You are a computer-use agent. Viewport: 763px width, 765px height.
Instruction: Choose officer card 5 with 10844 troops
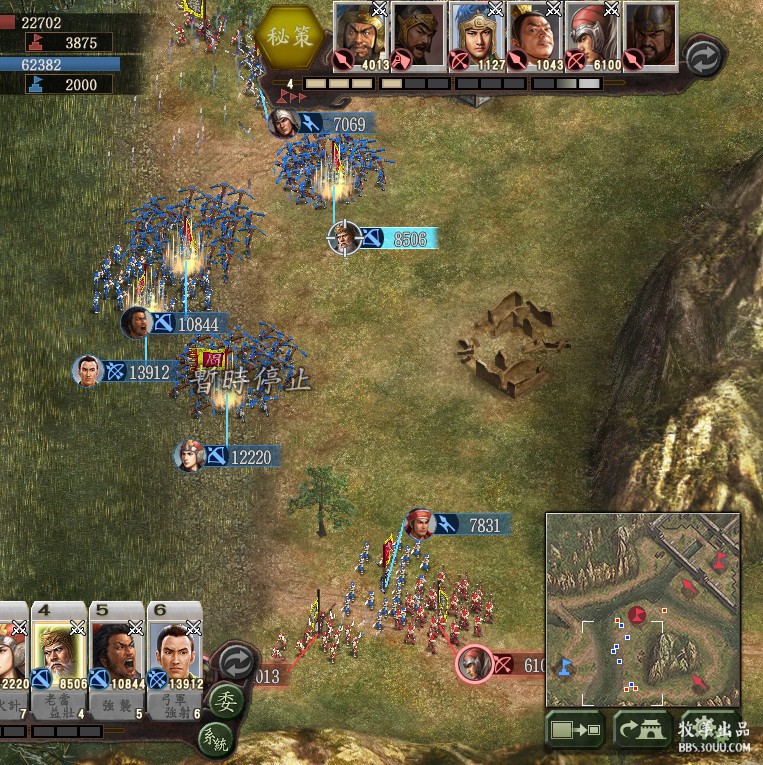click(116, 648)
